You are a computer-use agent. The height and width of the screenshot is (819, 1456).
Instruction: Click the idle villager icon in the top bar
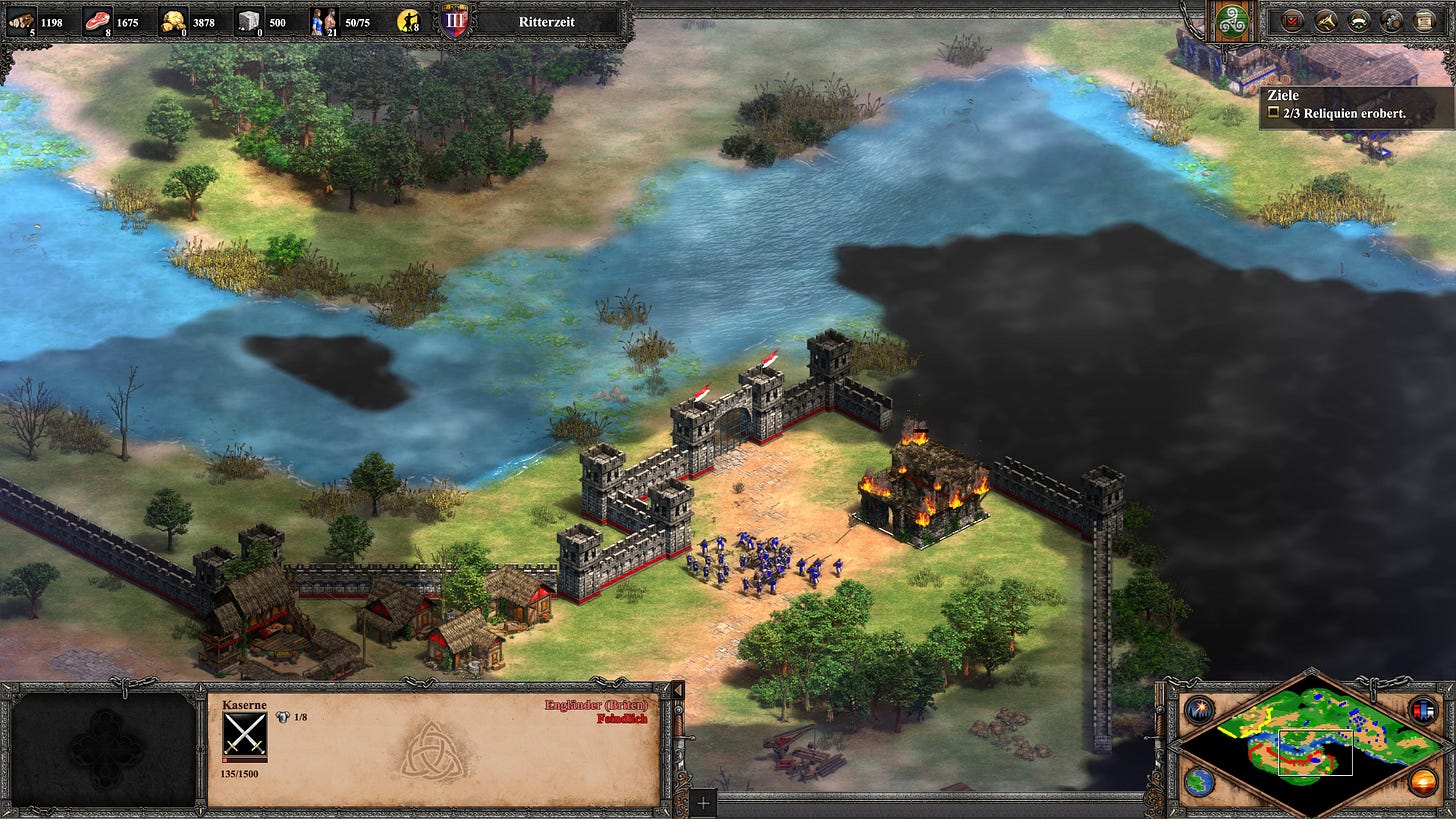(x=408, y=21)
